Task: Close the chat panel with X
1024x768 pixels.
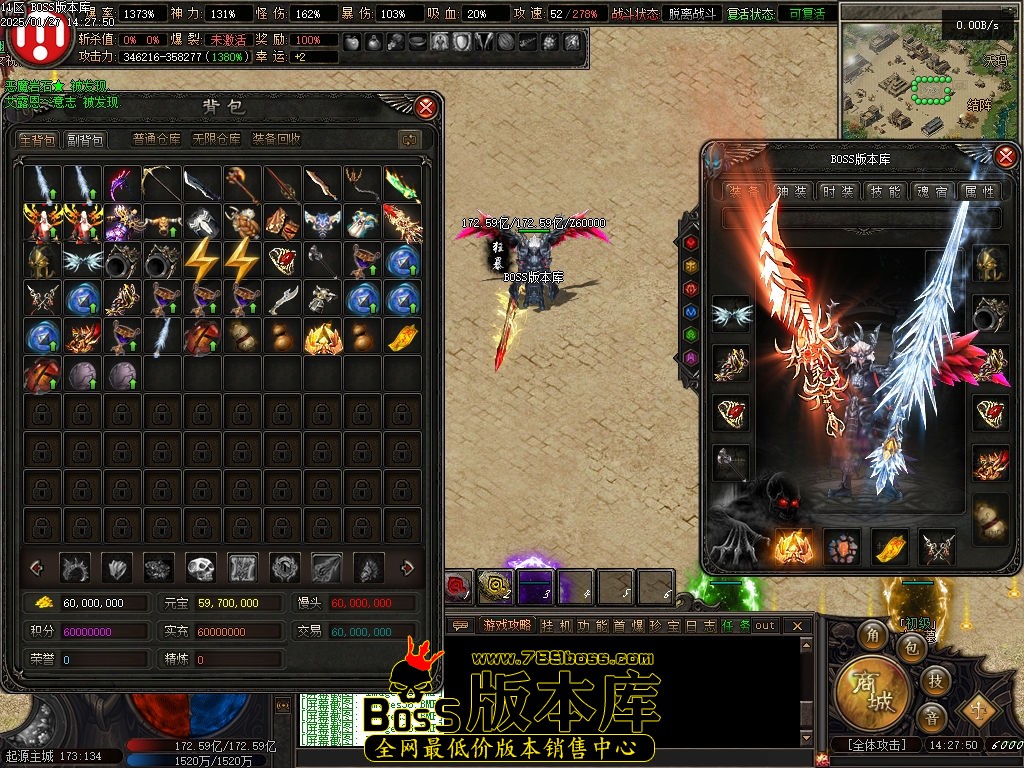Action: click(797, 626)
